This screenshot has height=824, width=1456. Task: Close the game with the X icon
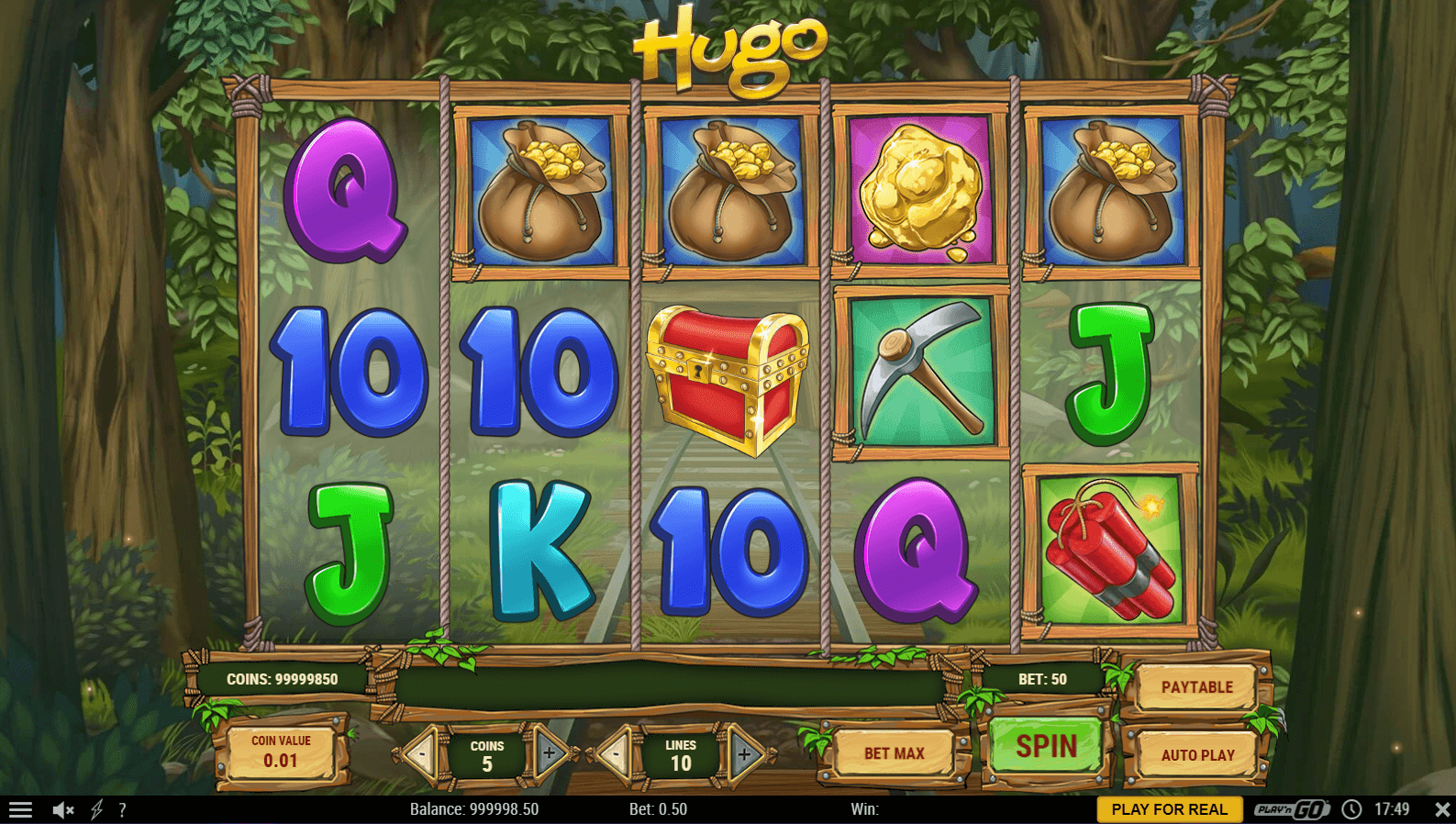click(x=1441, y=809)
